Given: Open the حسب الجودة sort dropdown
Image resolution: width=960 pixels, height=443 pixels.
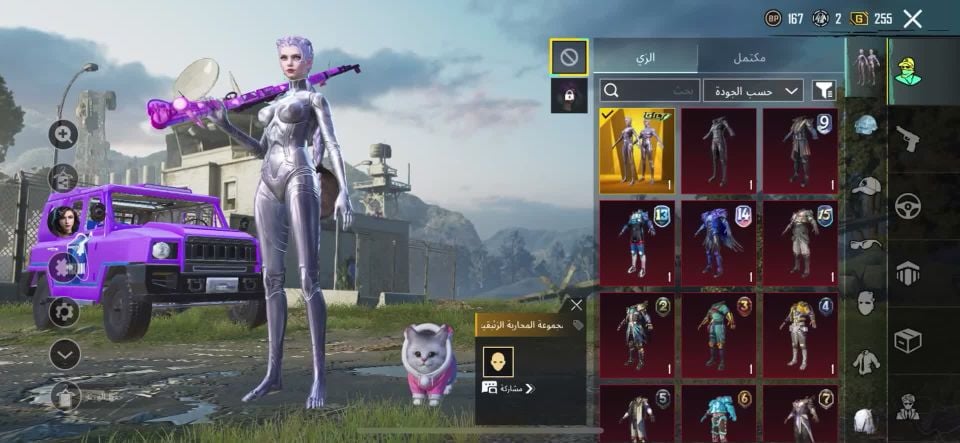Looking at the screenshot, I should tap(753, 90).
